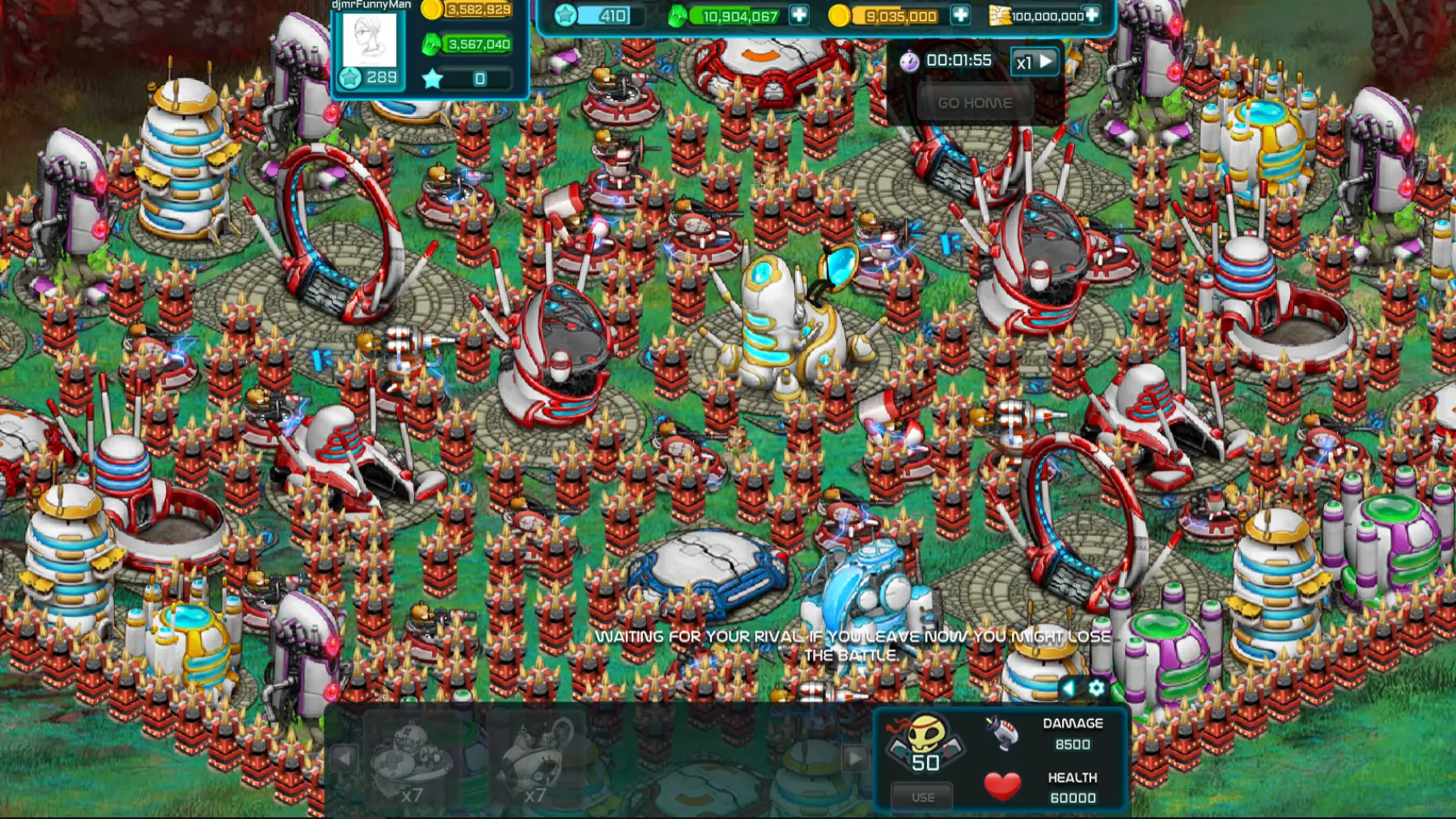Screen dimensions: 1456x819
Task: Click the Go Home button
Action: pos(975,103)
